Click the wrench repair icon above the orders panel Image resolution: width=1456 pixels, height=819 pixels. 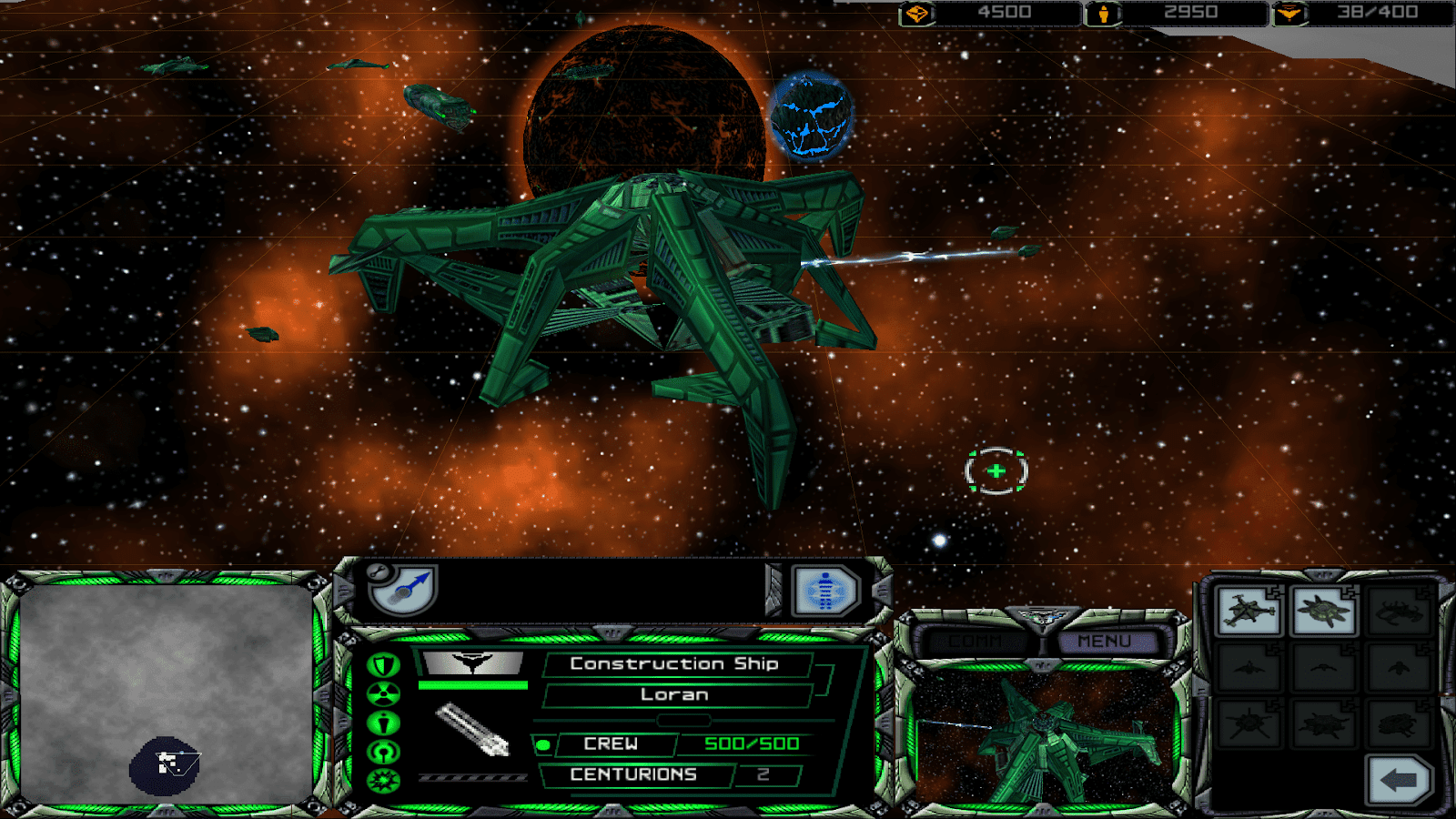(377, 573)
